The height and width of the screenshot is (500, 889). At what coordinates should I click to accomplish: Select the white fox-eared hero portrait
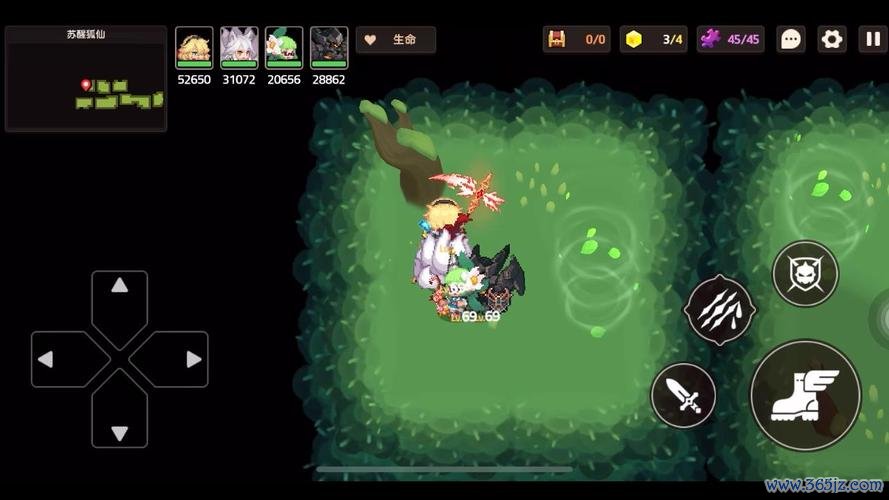point(239,47)
